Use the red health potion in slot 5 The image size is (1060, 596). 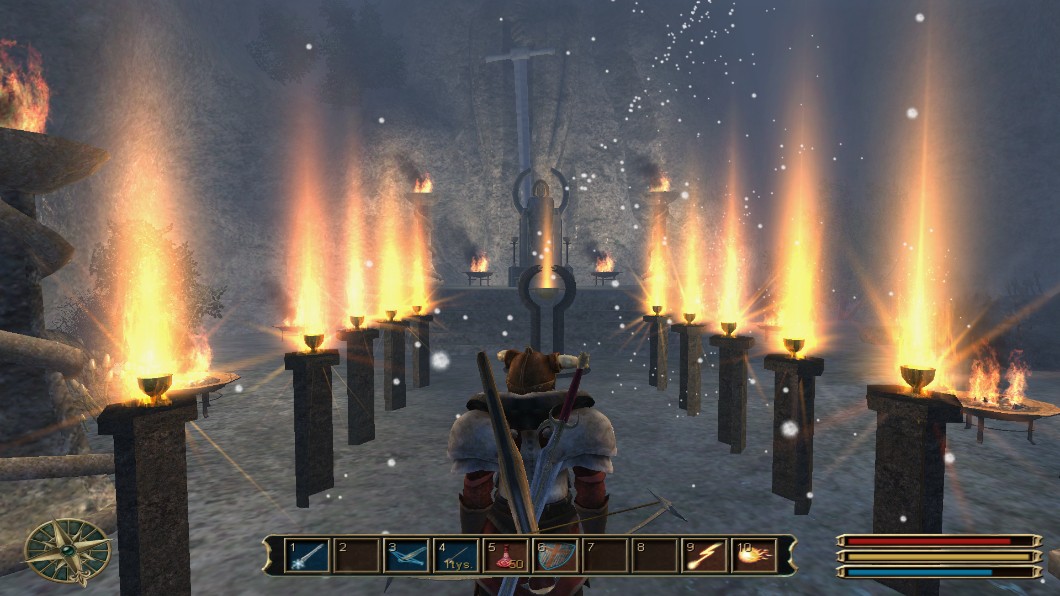[x=506, y=555]
